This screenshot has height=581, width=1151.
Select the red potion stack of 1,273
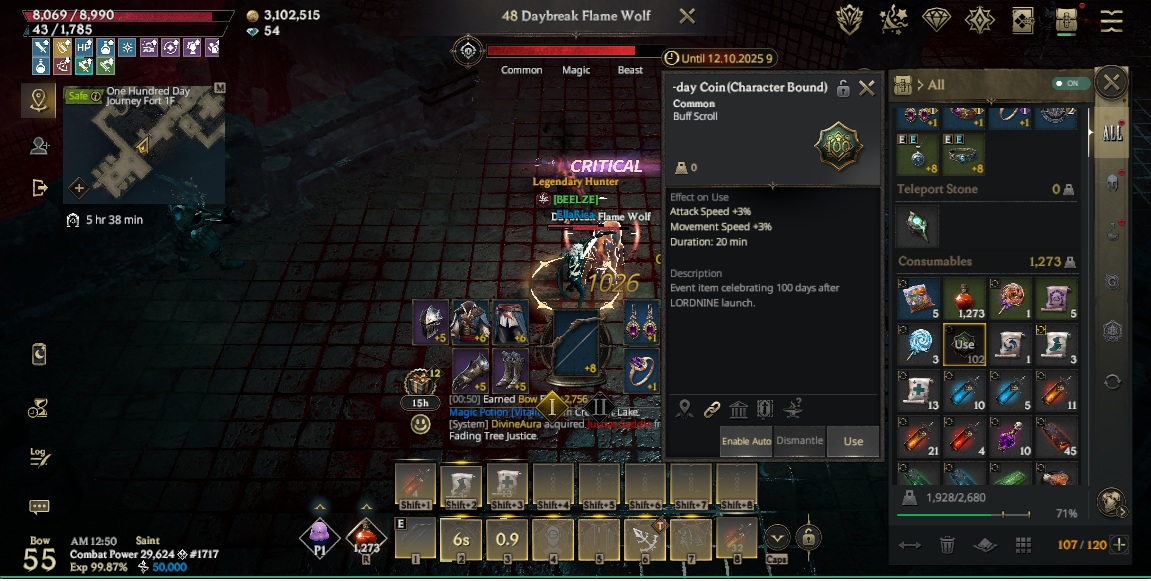pos(964,298)
